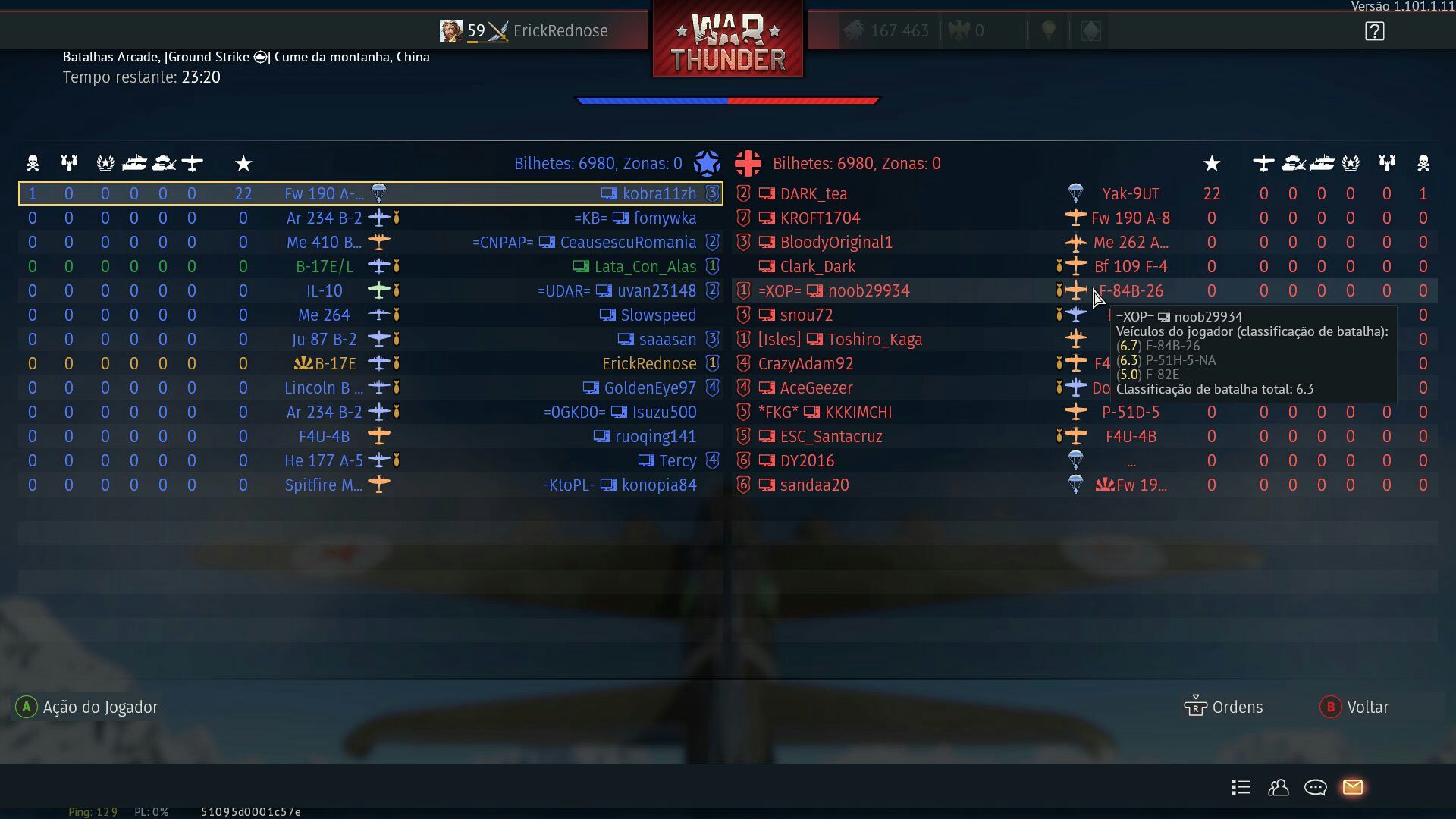The height and width of the screenshot is (819, 1456).
Task: Open the help question mark icon
Action: tap(1373, 30)
